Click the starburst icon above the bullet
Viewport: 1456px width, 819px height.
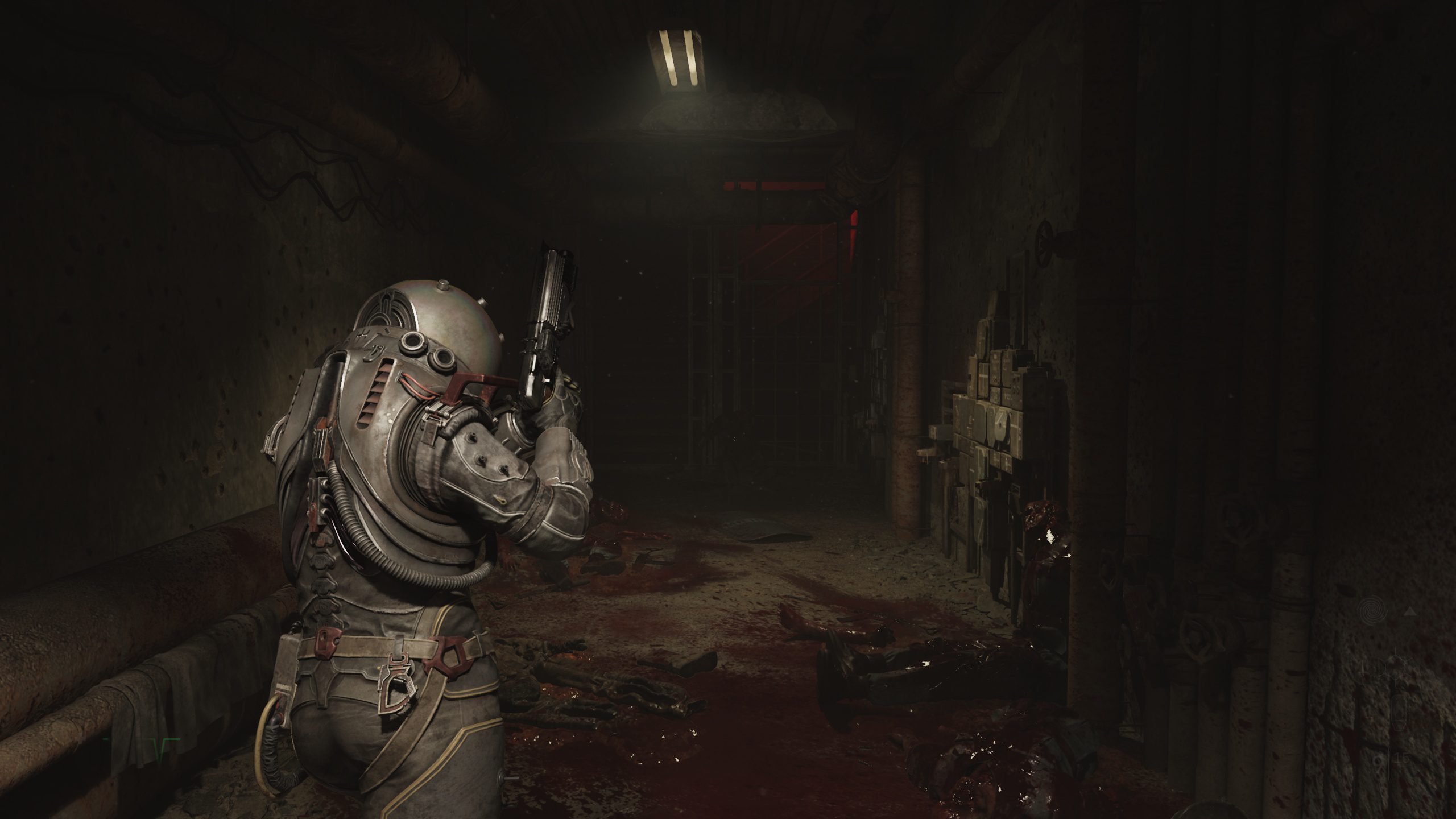[1395, 665]
